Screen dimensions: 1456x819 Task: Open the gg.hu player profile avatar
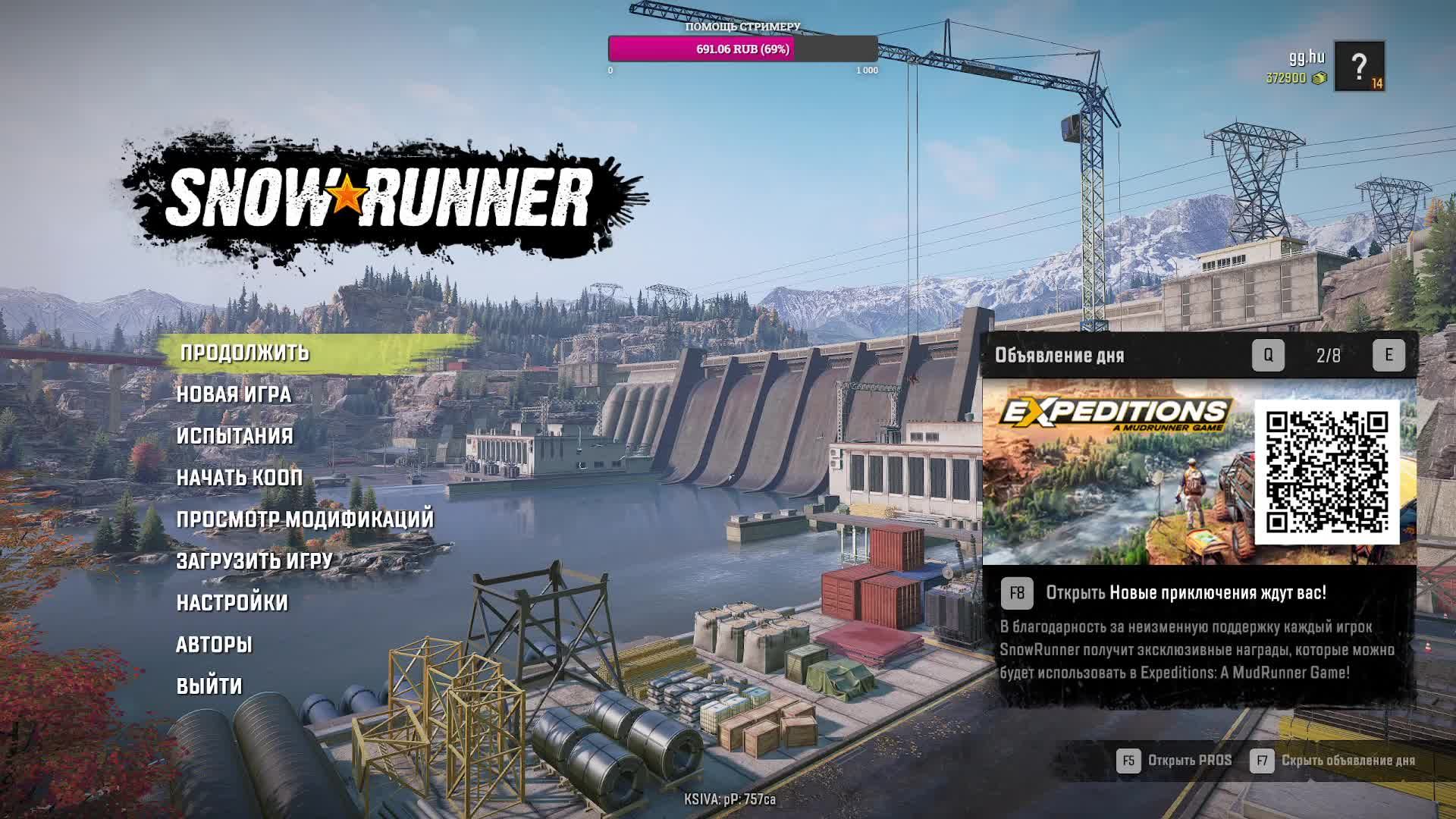pyautogui.click(x=1359, y=67)
